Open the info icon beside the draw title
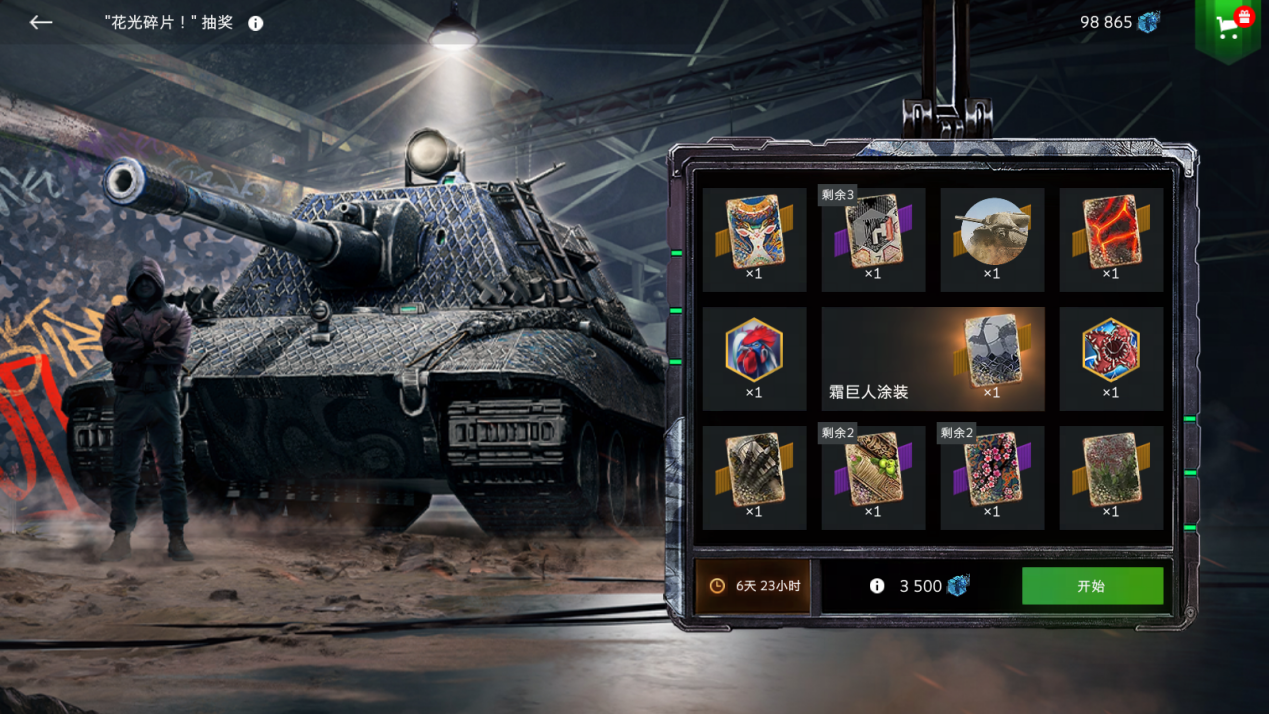 [256, 23]
